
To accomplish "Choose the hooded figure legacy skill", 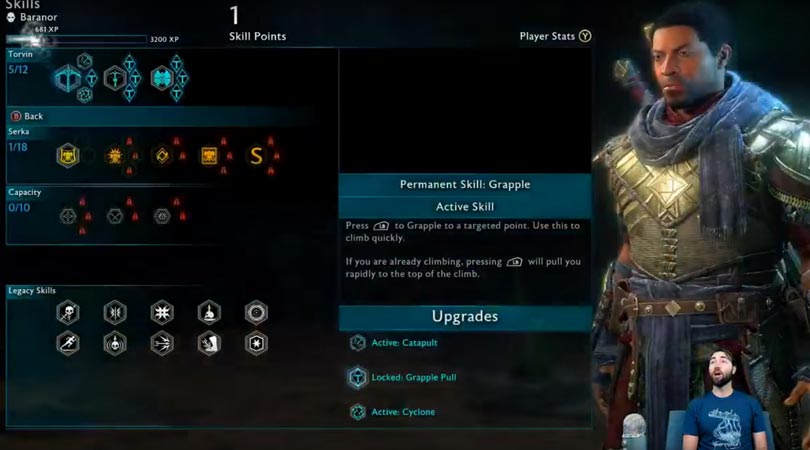I will (x=209, y=344).
